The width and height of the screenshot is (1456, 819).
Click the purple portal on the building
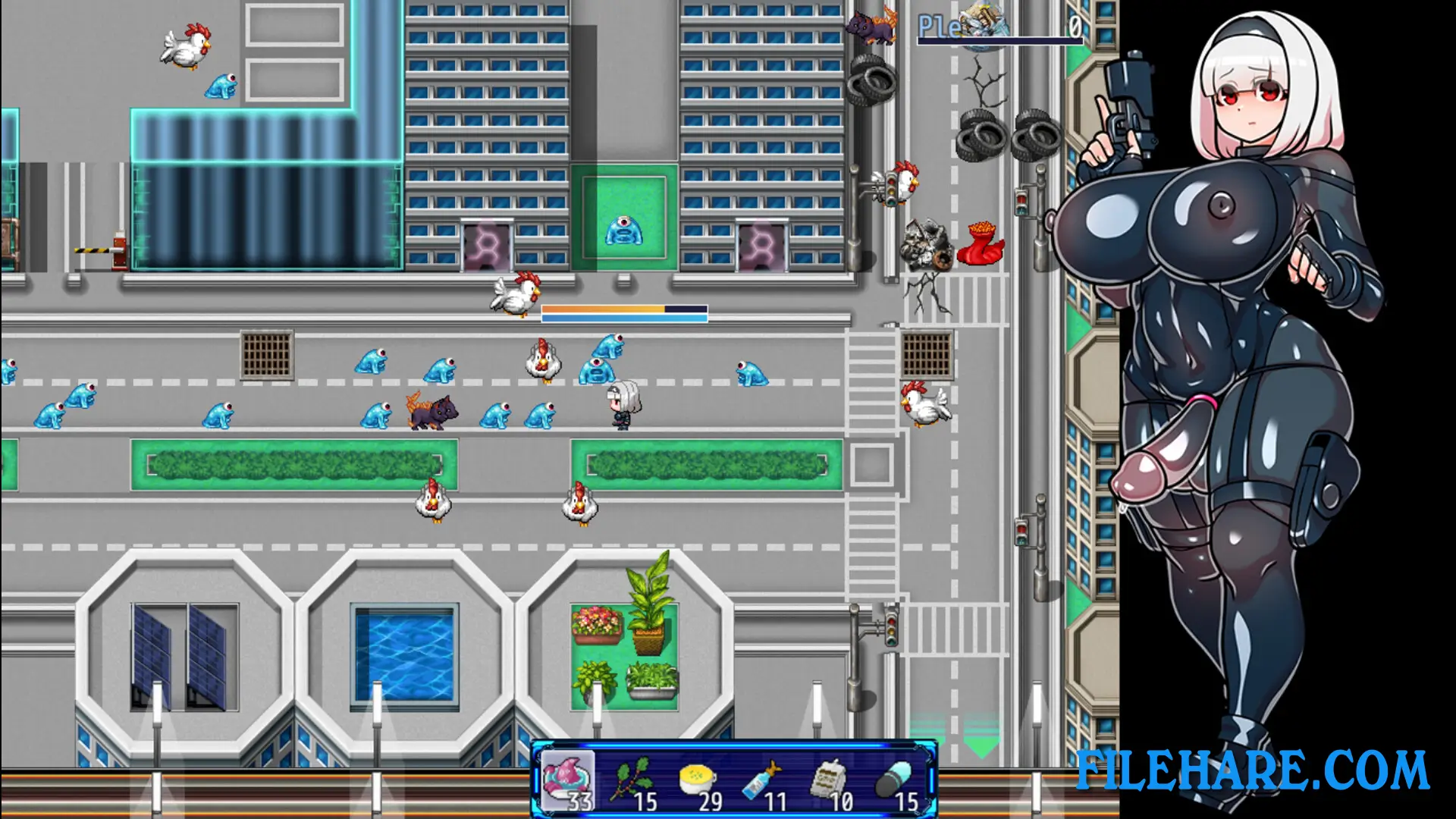tap(485, 243)
